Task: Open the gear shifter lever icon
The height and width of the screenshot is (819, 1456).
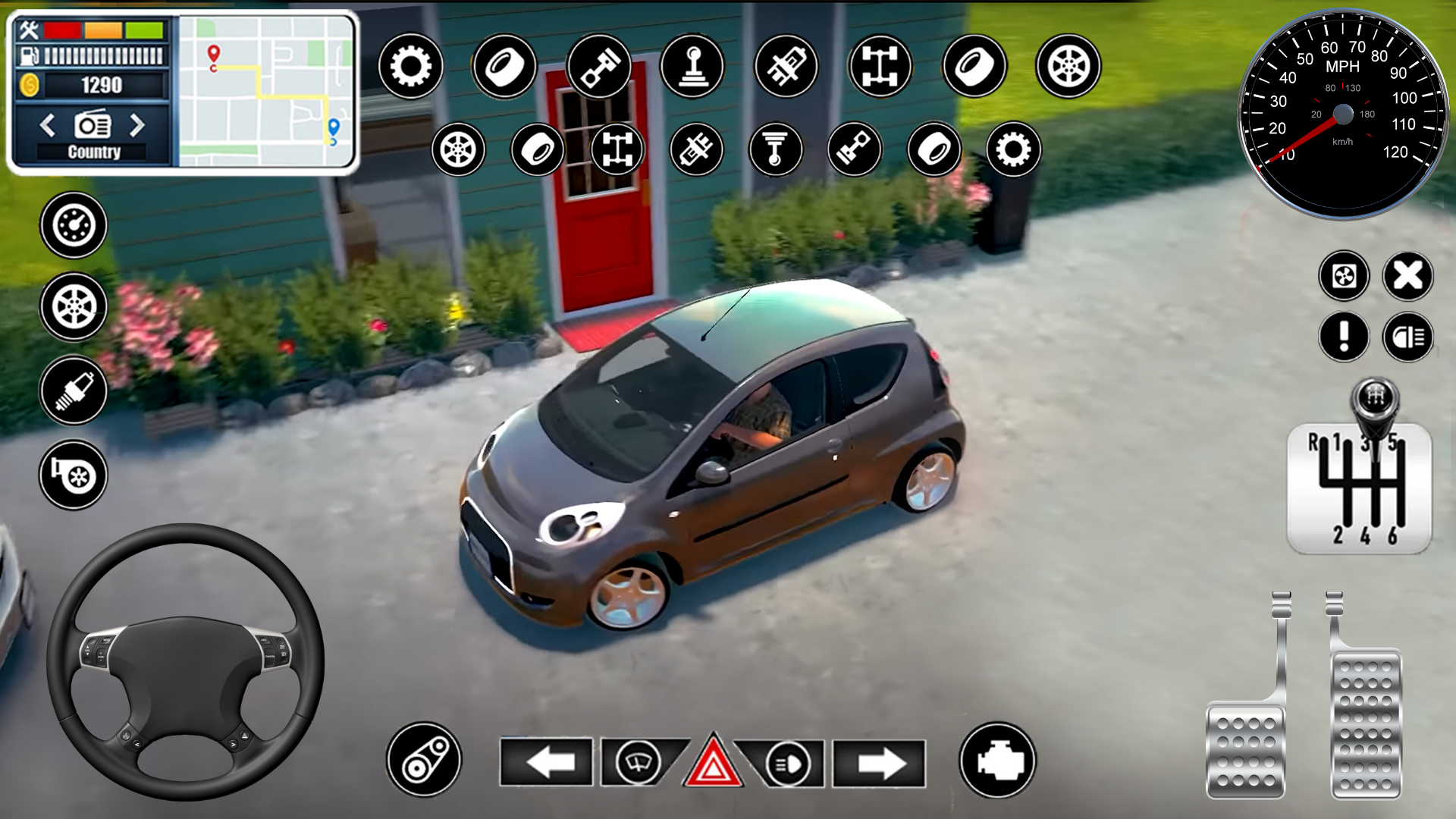Action: 691,67
